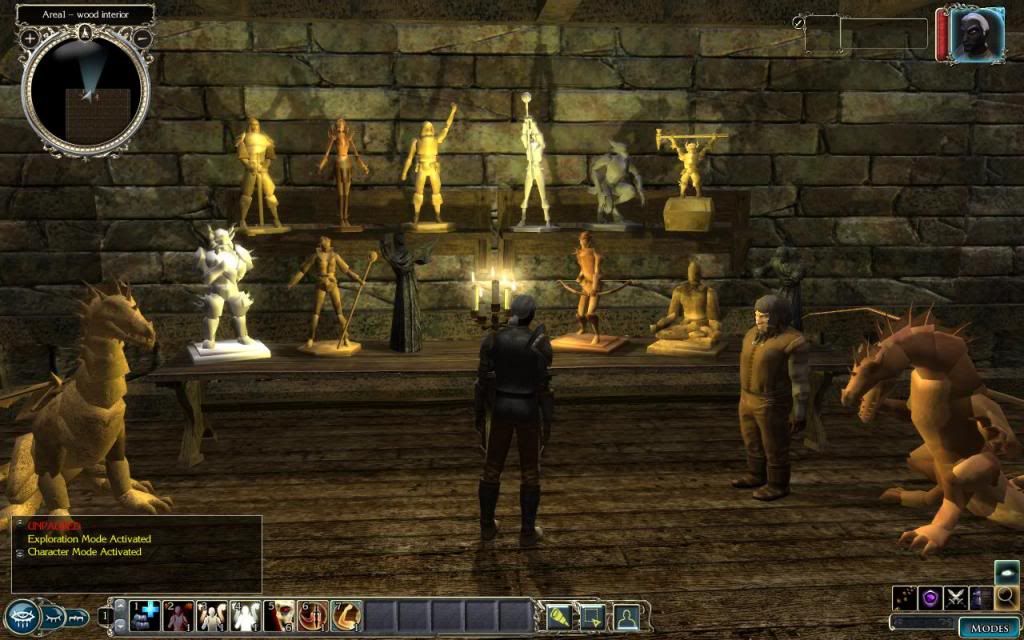Activate the white glowing figure in slot 4

point(246,615)
